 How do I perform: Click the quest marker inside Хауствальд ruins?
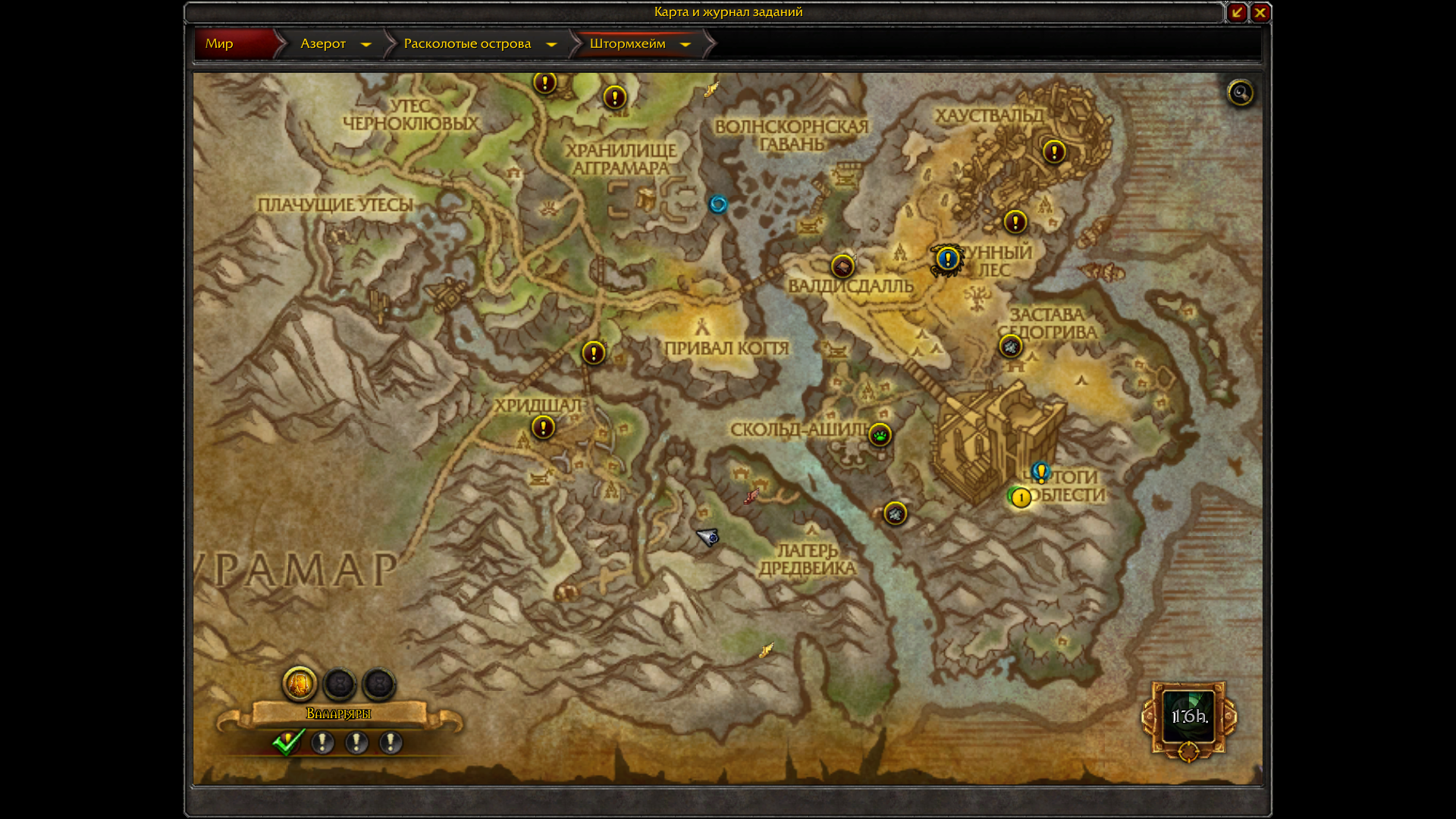(x=1054, y=152)
